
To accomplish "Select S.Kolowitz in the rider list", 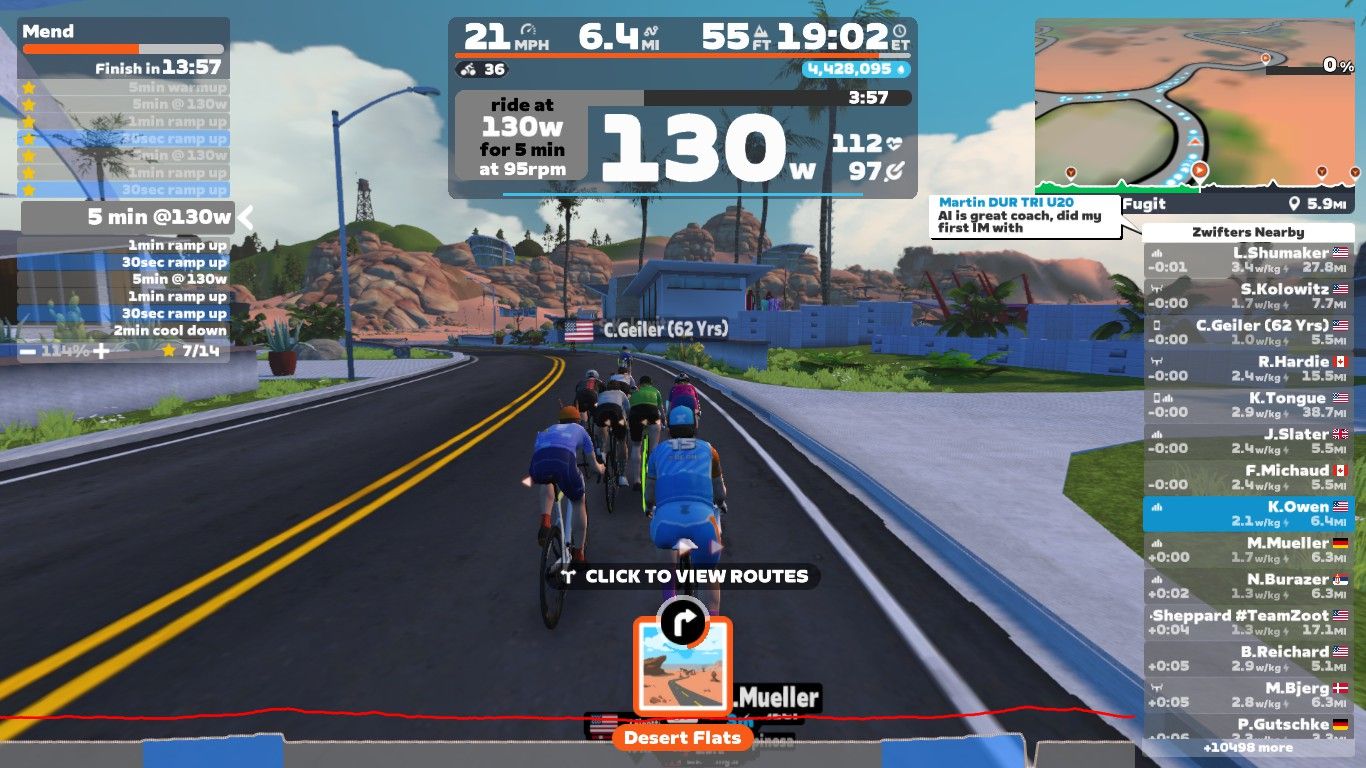I will click(x=1248, y=297).
